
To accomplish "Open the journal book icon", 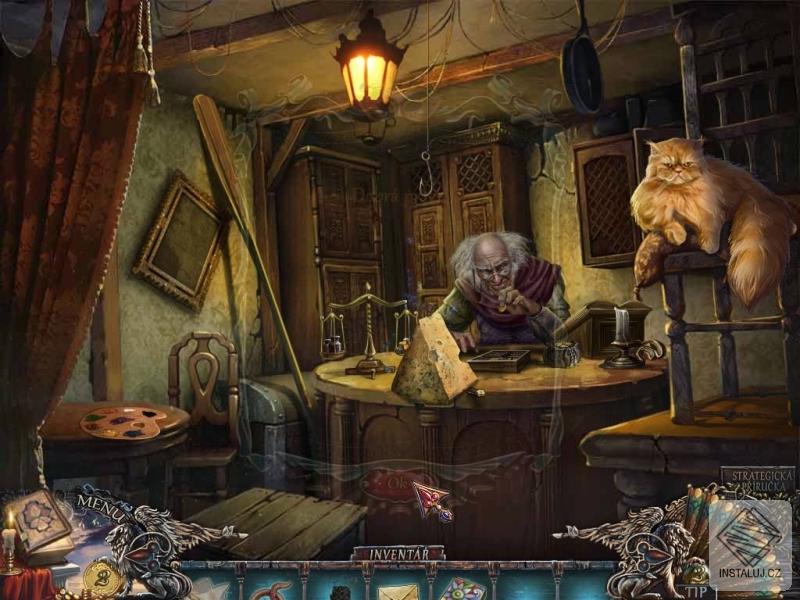I will [x=42, y=520].
